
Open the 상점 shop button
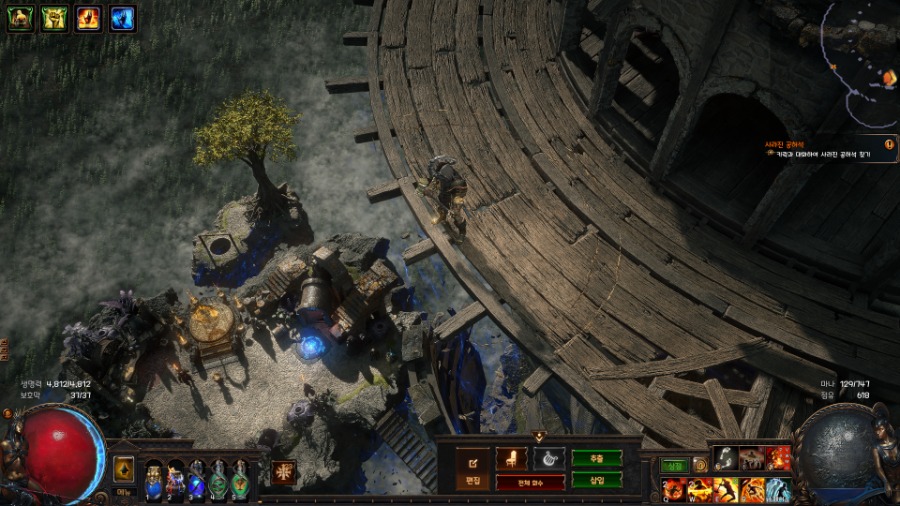tap(674, 464)
